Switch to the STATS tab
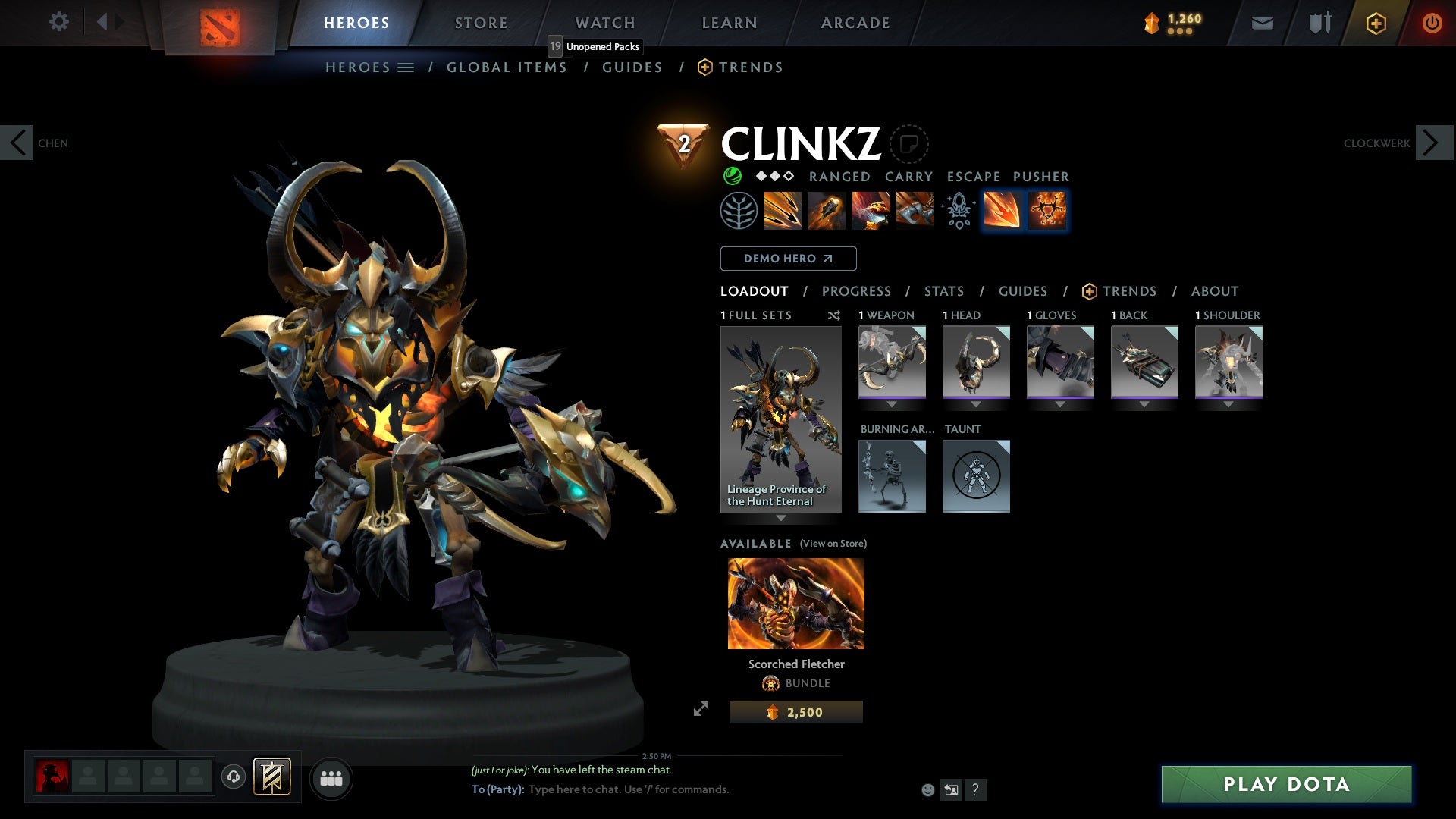Screen dimensions: 1456x819 point(943,291)
